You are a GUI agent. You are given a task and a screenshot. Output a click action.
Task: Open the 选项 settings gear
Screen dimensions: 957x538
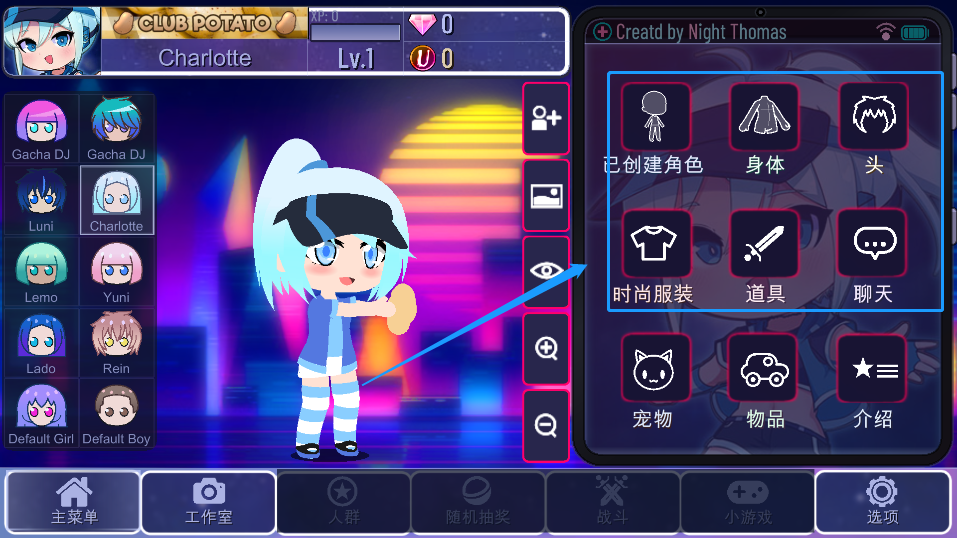click(x=881, y=502)
